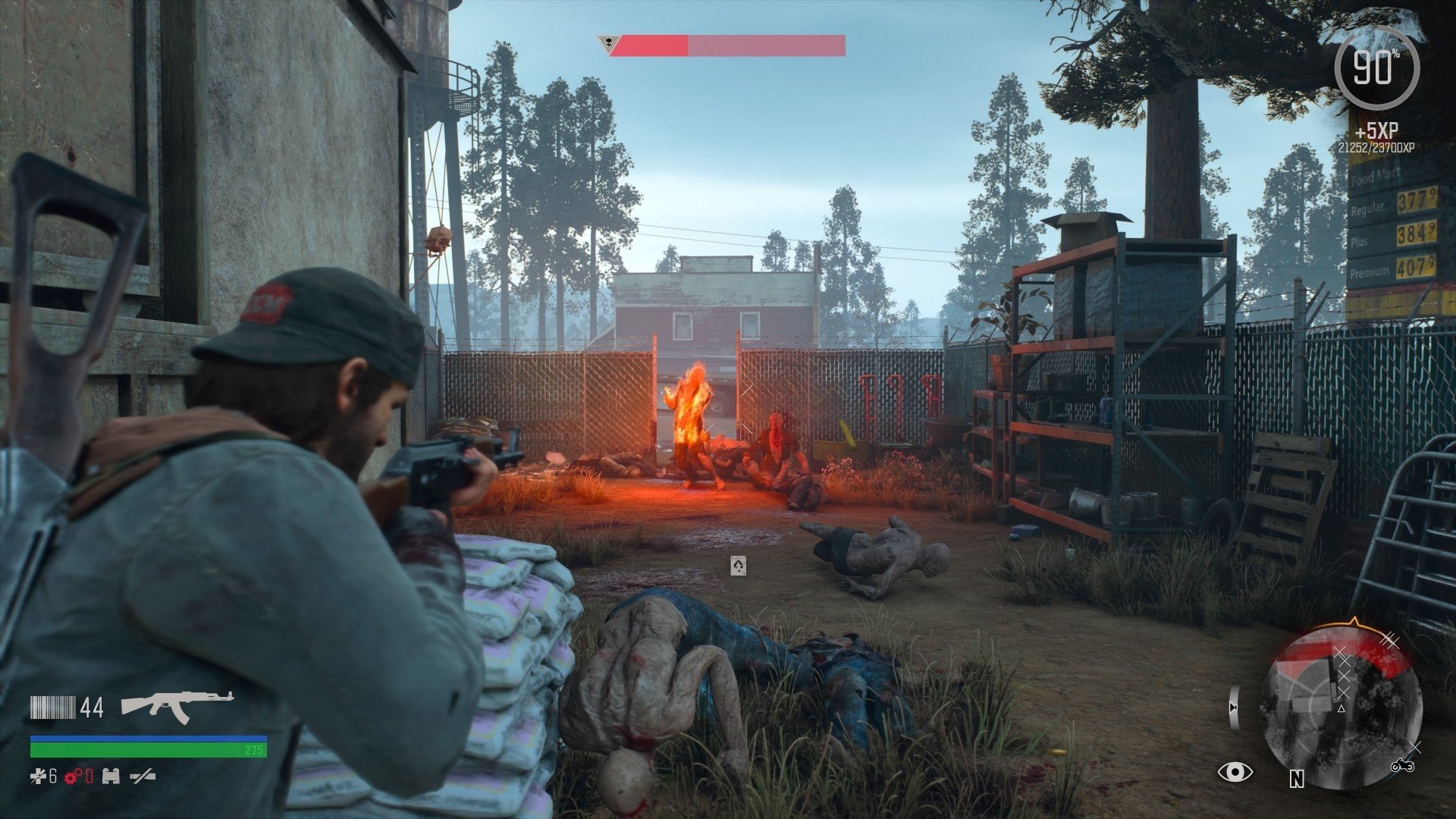The image size is (1456, 819).
Task: Click the noise indicator beside minimap
Action: [x=1235, y=707]
